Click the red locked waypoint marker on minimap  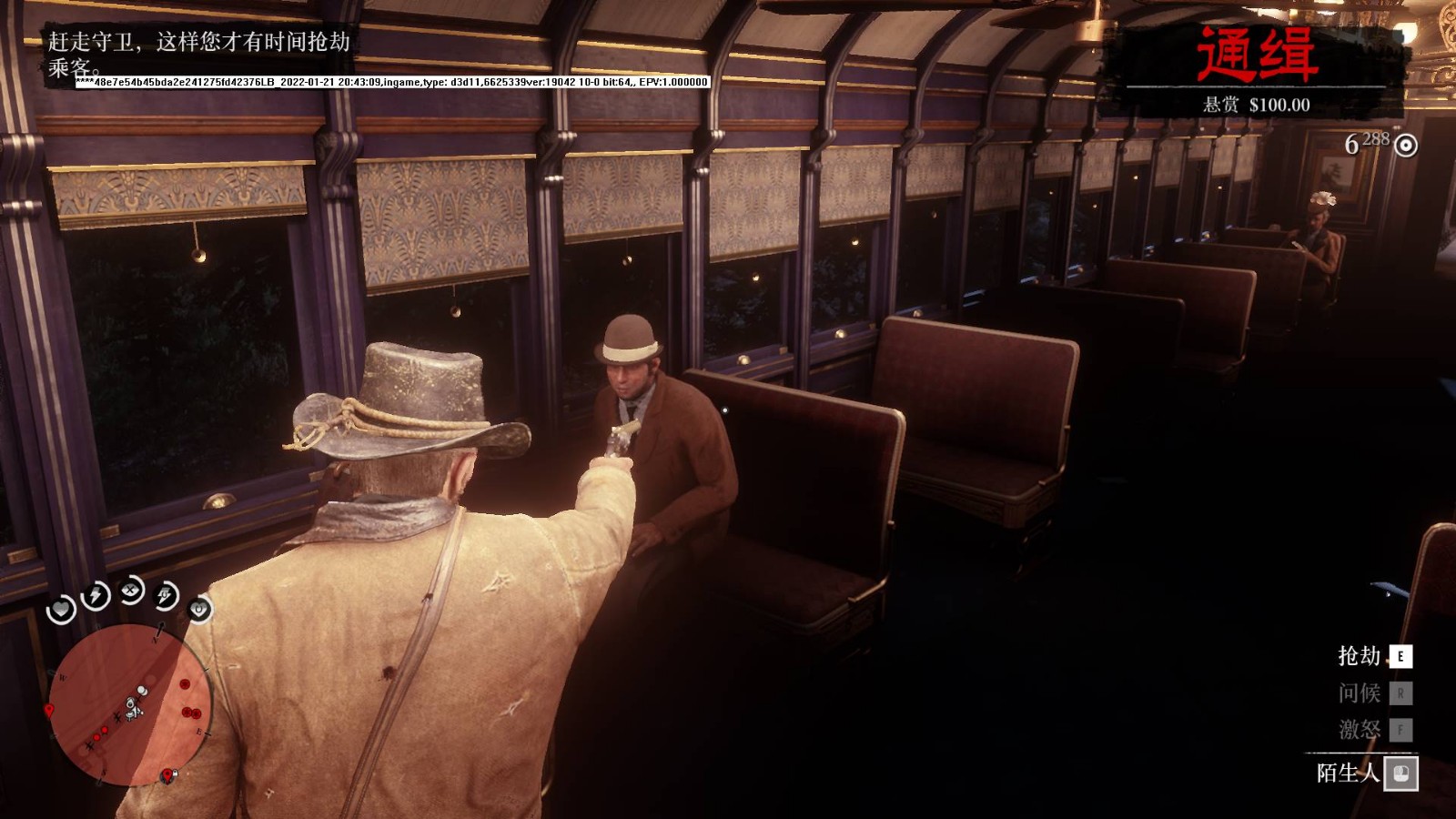coord(167,775)
